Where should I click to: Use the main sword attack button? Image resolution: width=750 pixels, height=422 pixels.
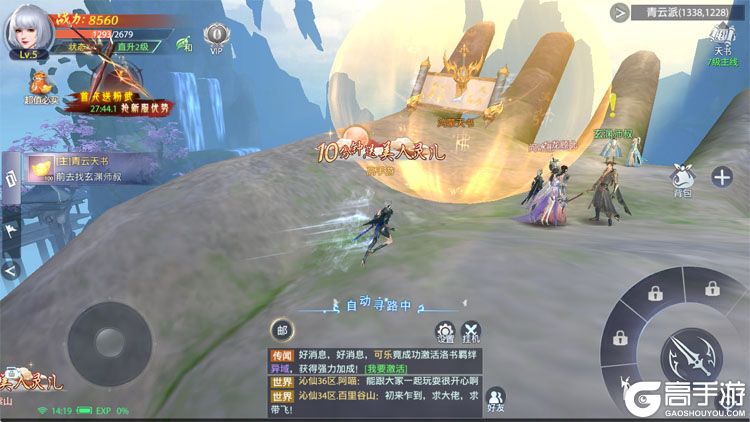click(690, 353)
